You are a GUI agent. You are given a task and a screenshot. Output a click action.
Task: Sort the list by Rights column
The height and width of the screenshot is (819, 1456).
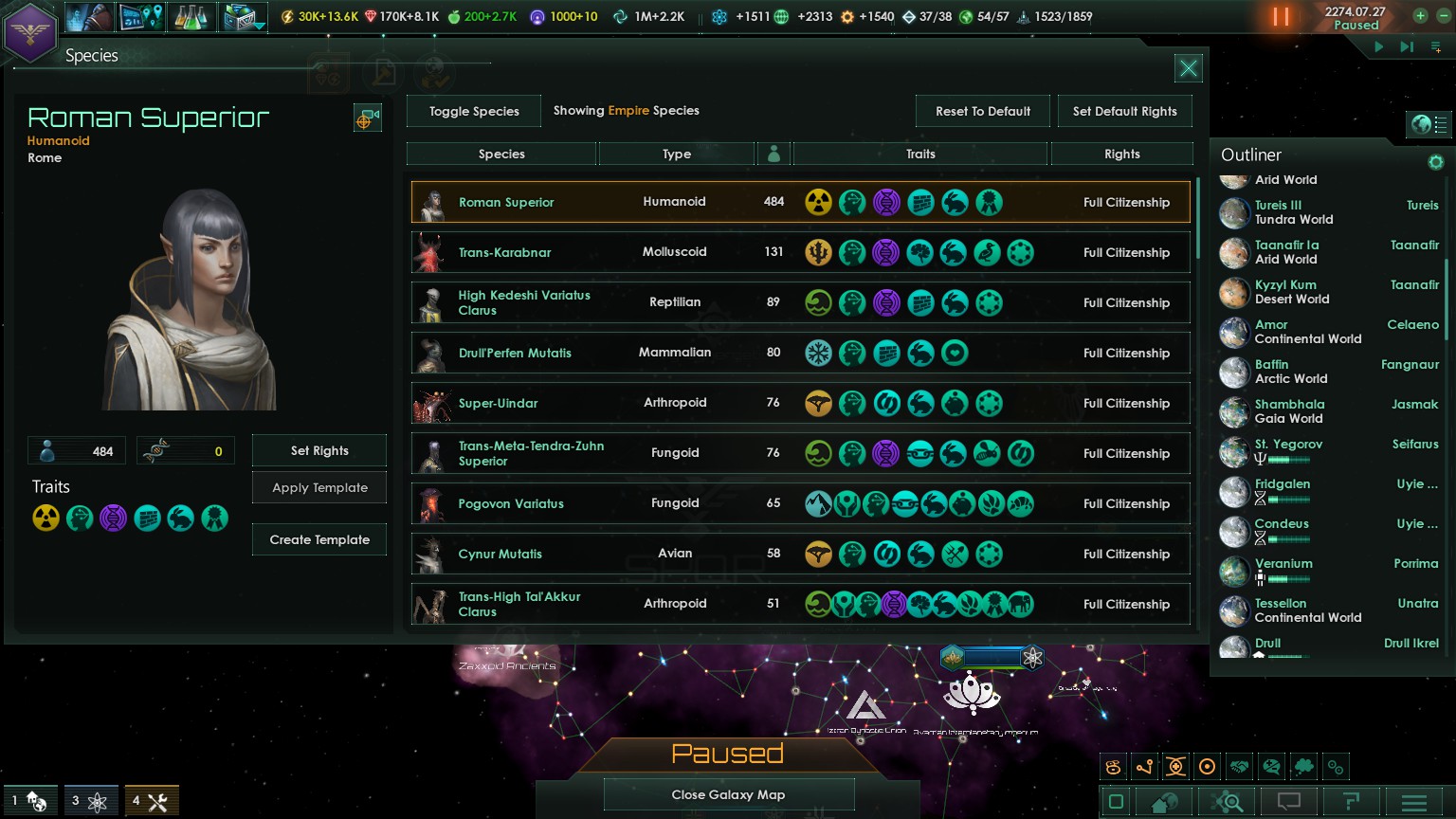[1121, 154]
